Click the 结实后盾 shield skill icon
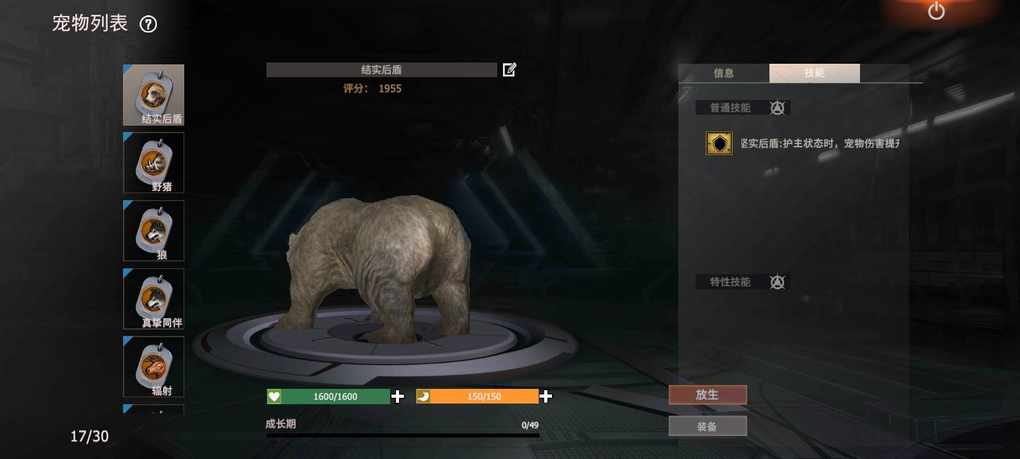Image resolution: width=1020 pixels, height=459 pixels. pos(718,144)
